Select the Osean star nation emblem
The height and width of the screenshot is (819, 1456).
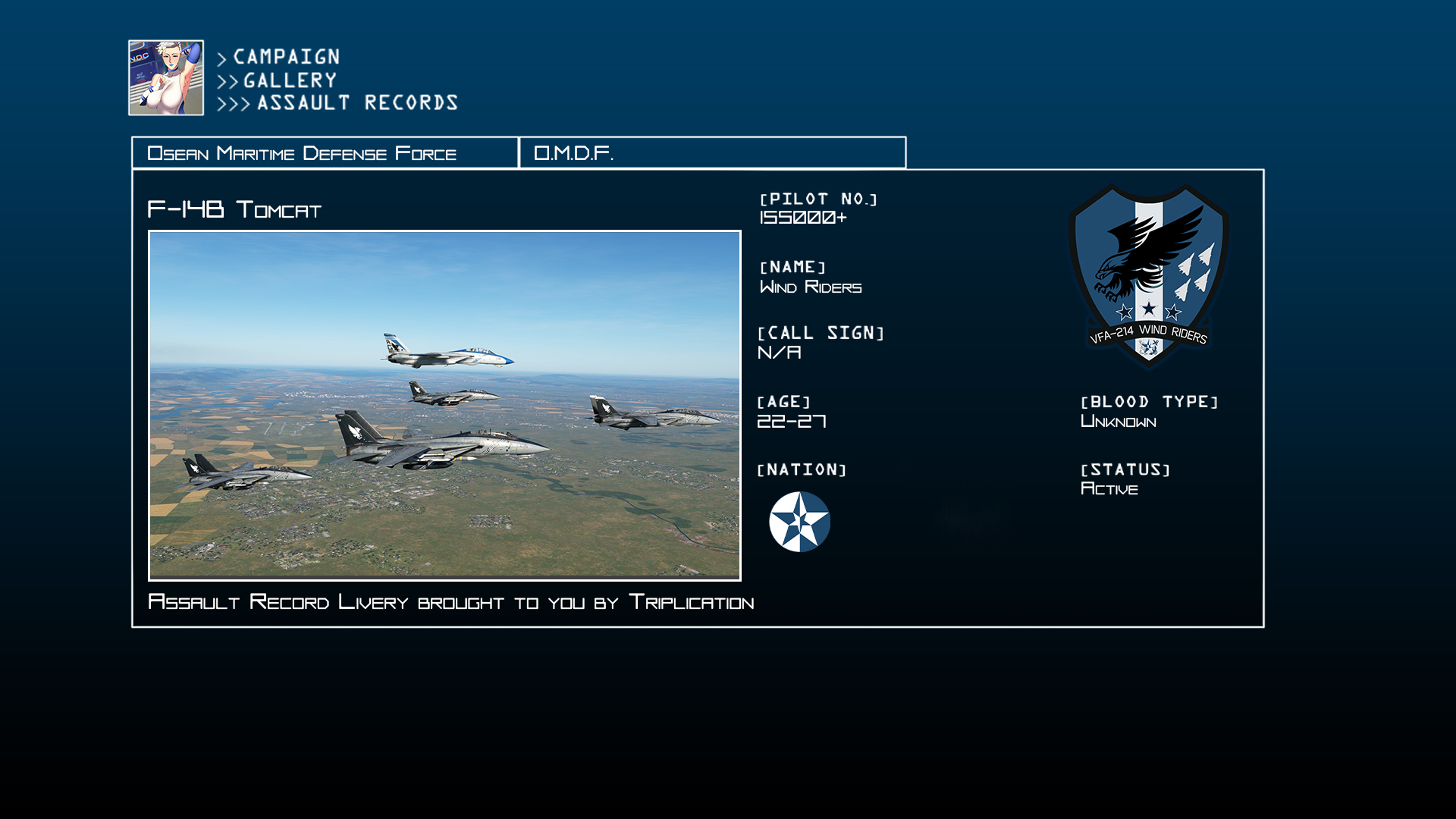pos(799,522)
